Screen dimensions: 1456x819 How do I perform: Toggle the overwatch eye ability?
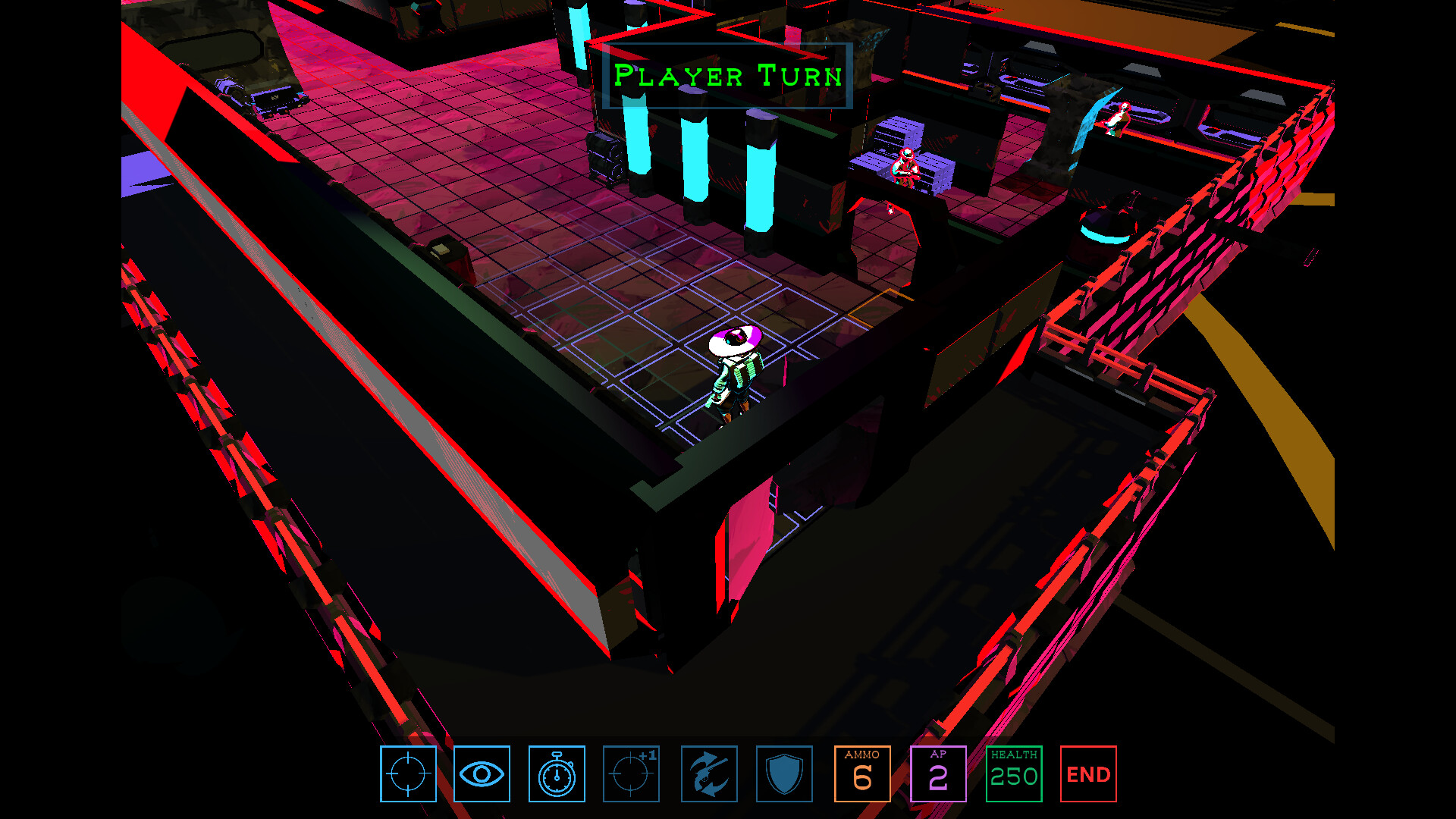tap(482, 774)
